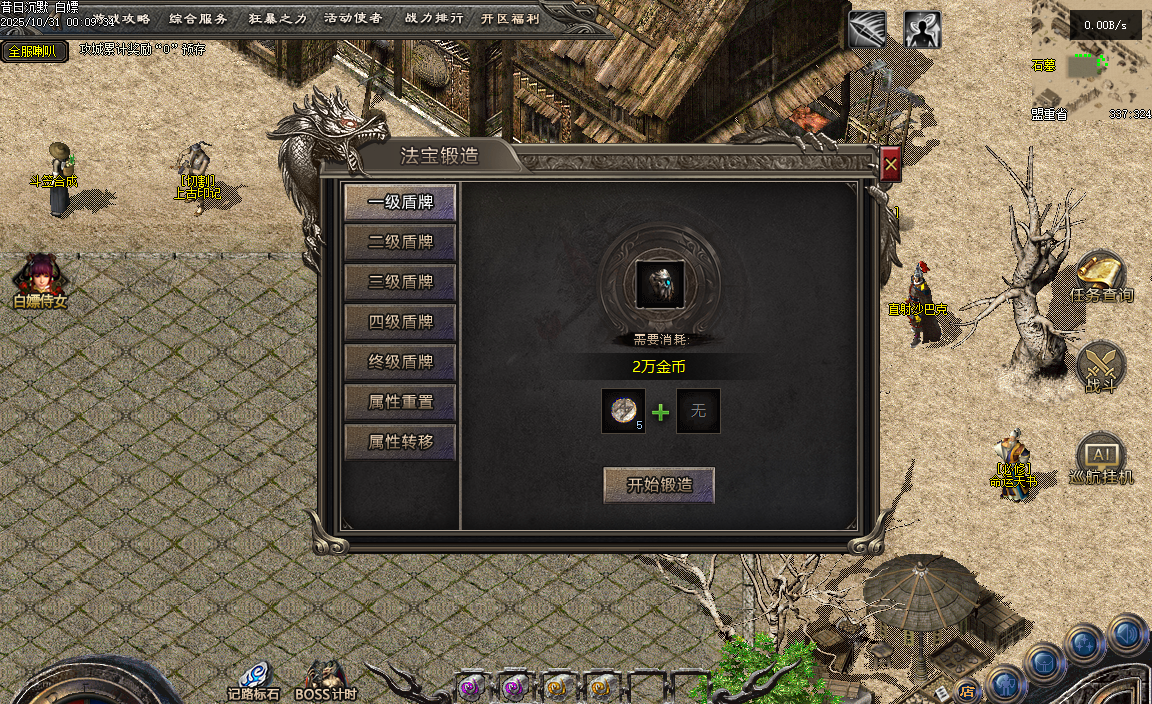This screenshot has width=1152, height=704.
Task: Close the 法宝锻造 window
Action: point(891,165)
